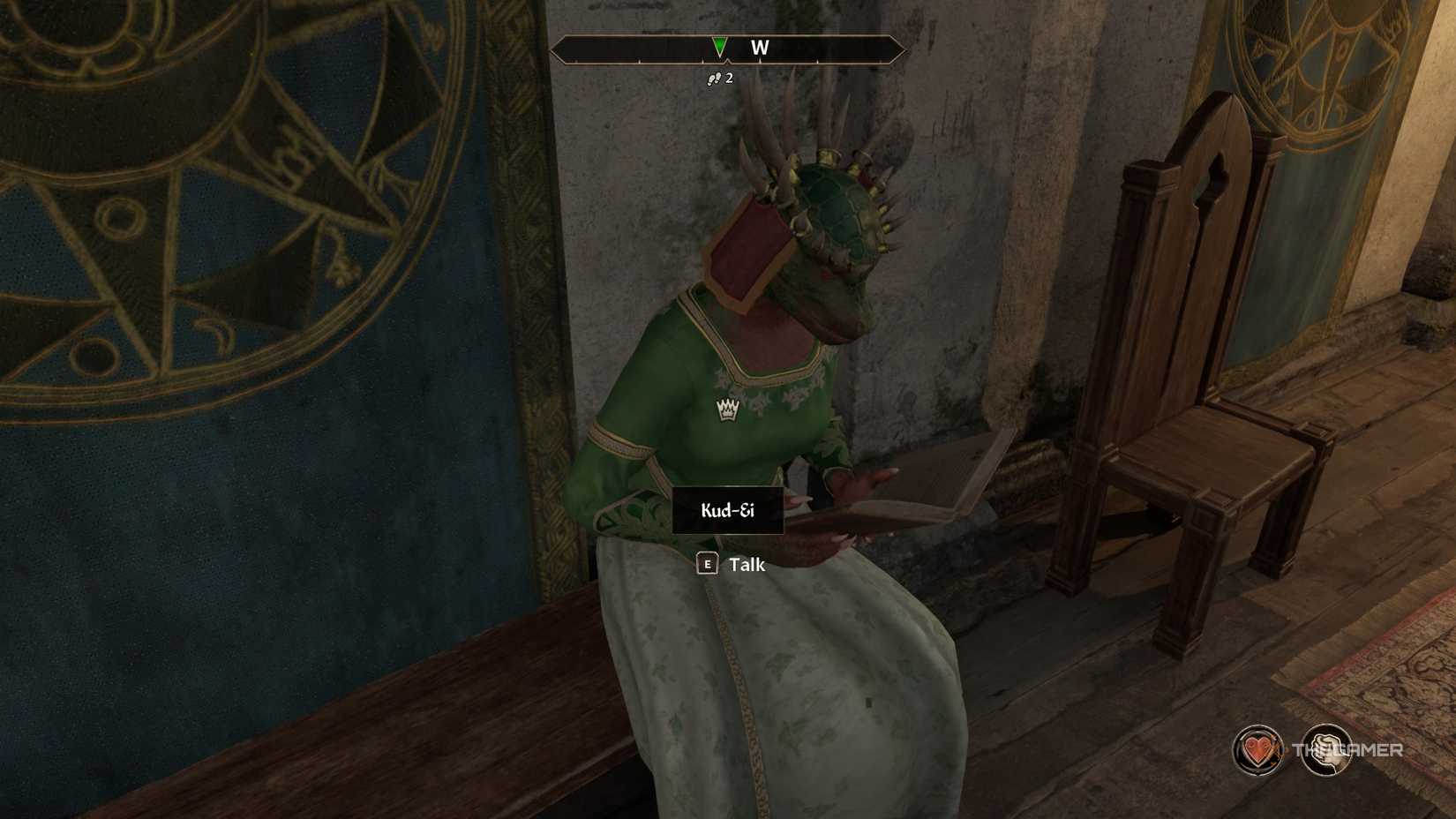Click the number 2 distance readout
This screenshot has height=819, width=1456.
(x=730, y=79)
